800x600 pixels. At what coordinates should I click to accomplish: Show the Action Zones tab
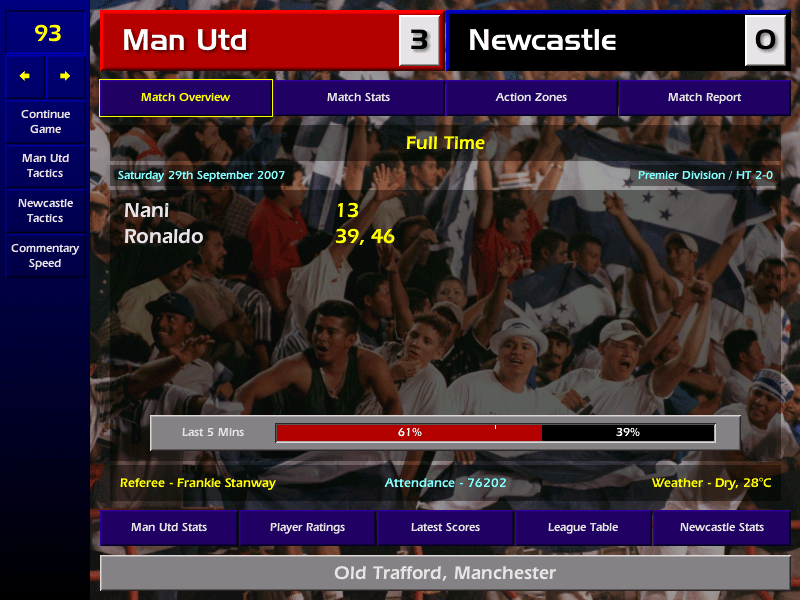531,98
